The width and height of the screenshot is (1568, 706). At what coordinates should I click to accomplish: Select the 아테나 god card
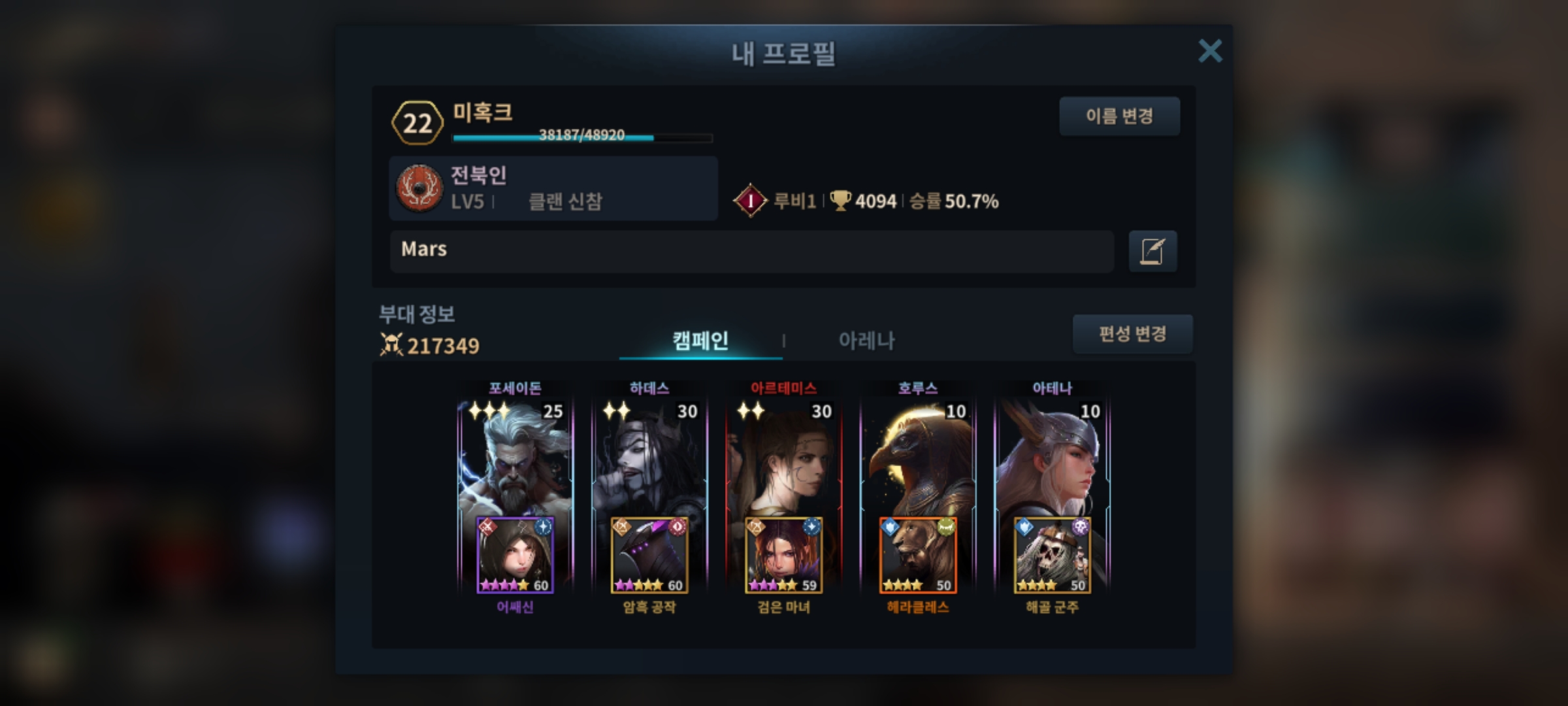[1052, 458]
